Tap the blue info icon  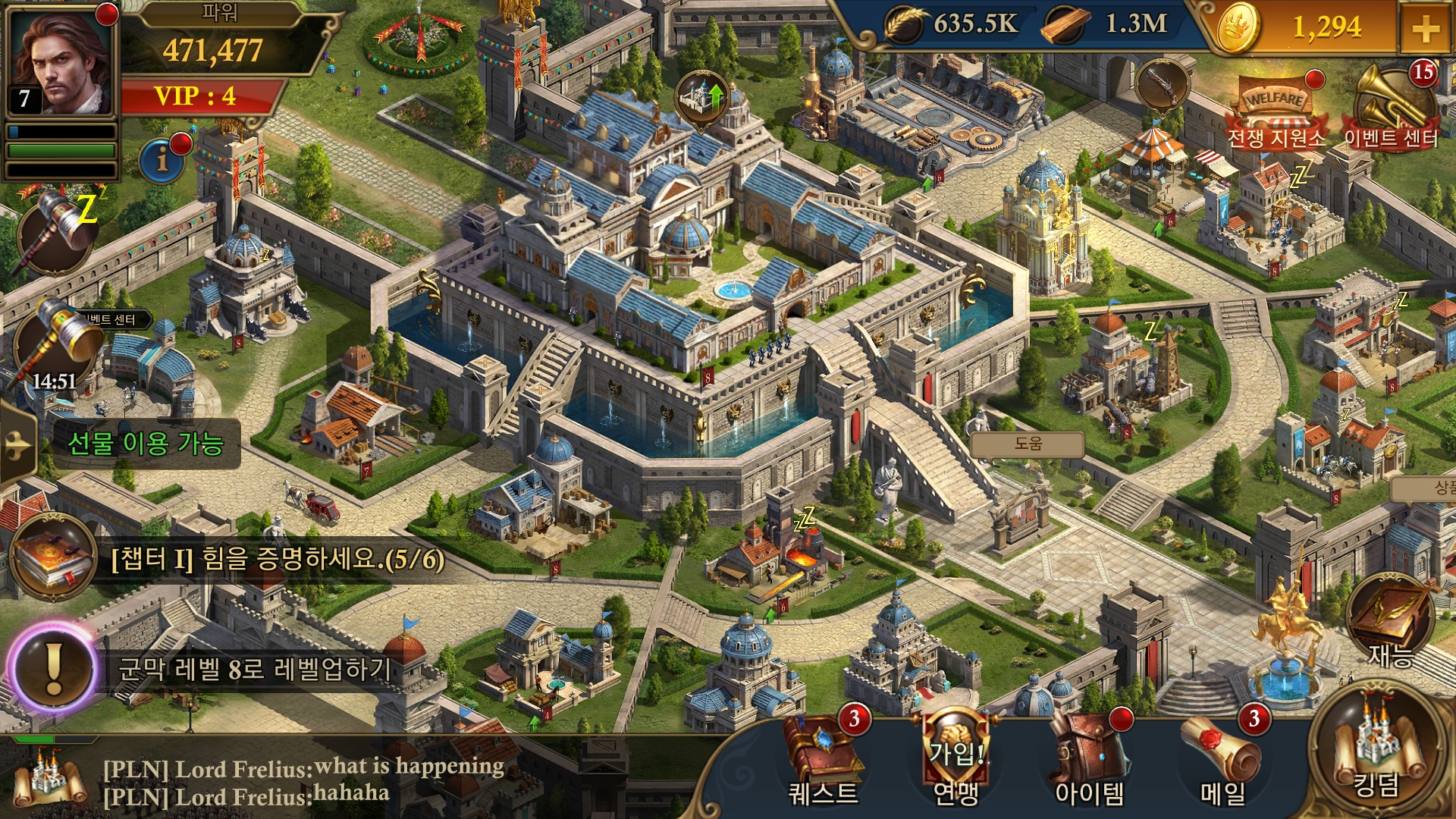coord(163,159)
